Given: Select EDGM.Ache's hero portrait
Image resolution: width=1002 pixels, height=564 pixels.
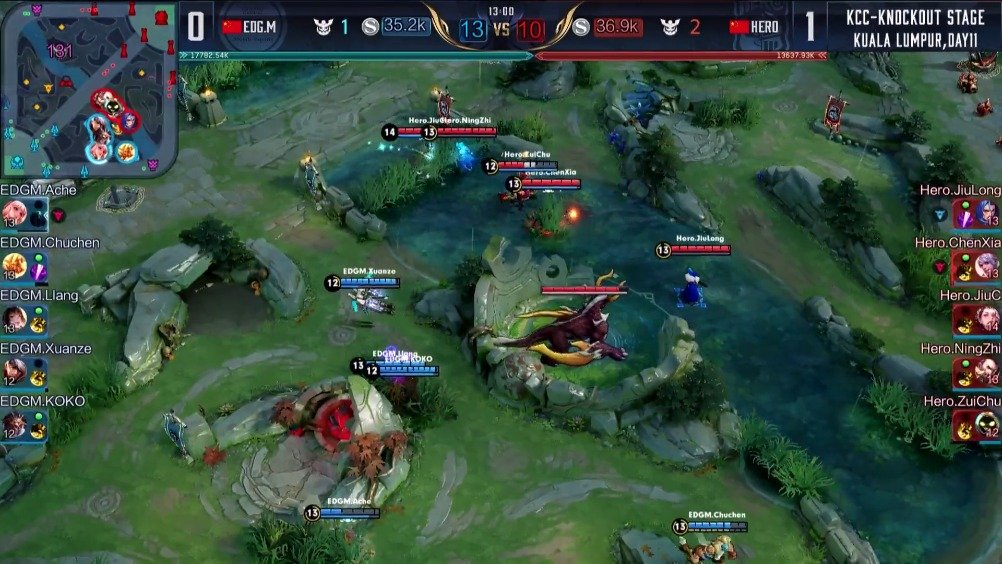Looking at the screenshot, I should pyautogui.click(x=13, y=213).
